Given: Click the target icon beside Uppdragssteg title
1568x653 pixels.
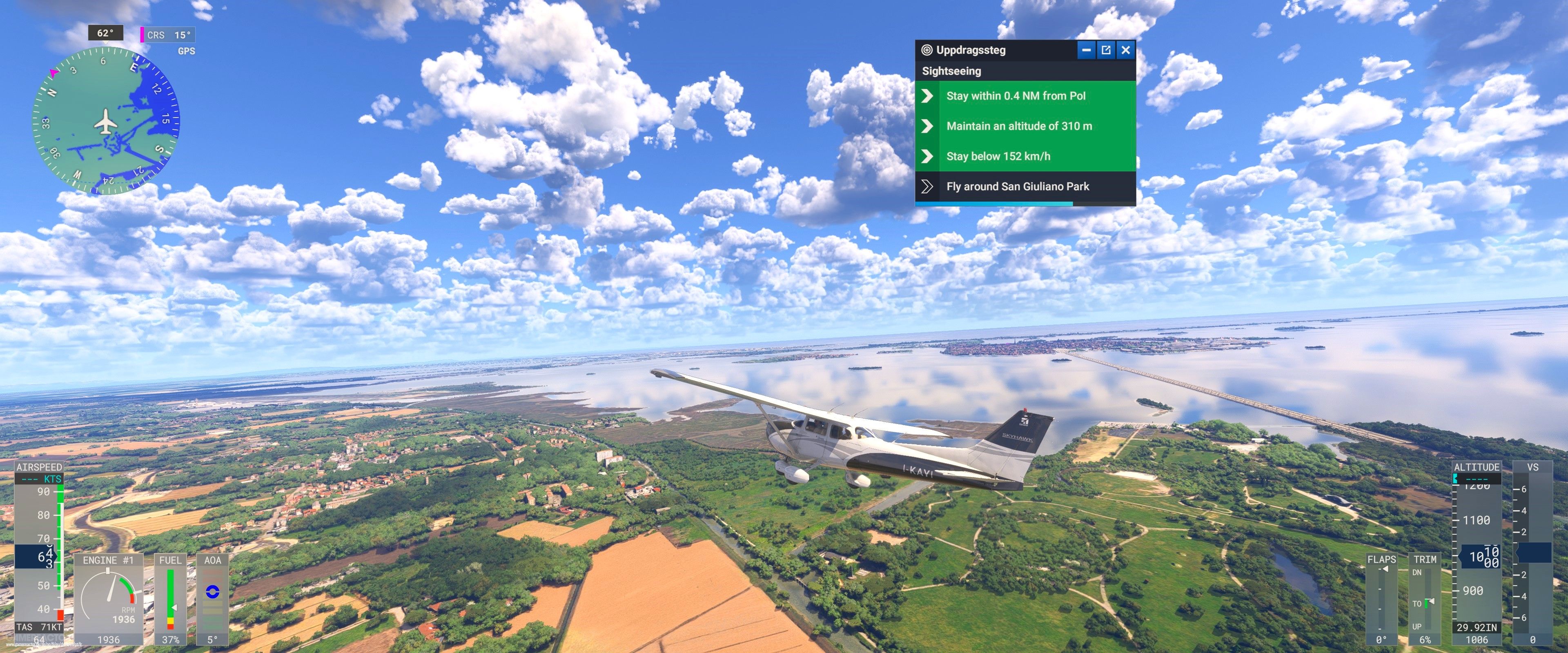Looking at the screenshot, I should (928, 50).
